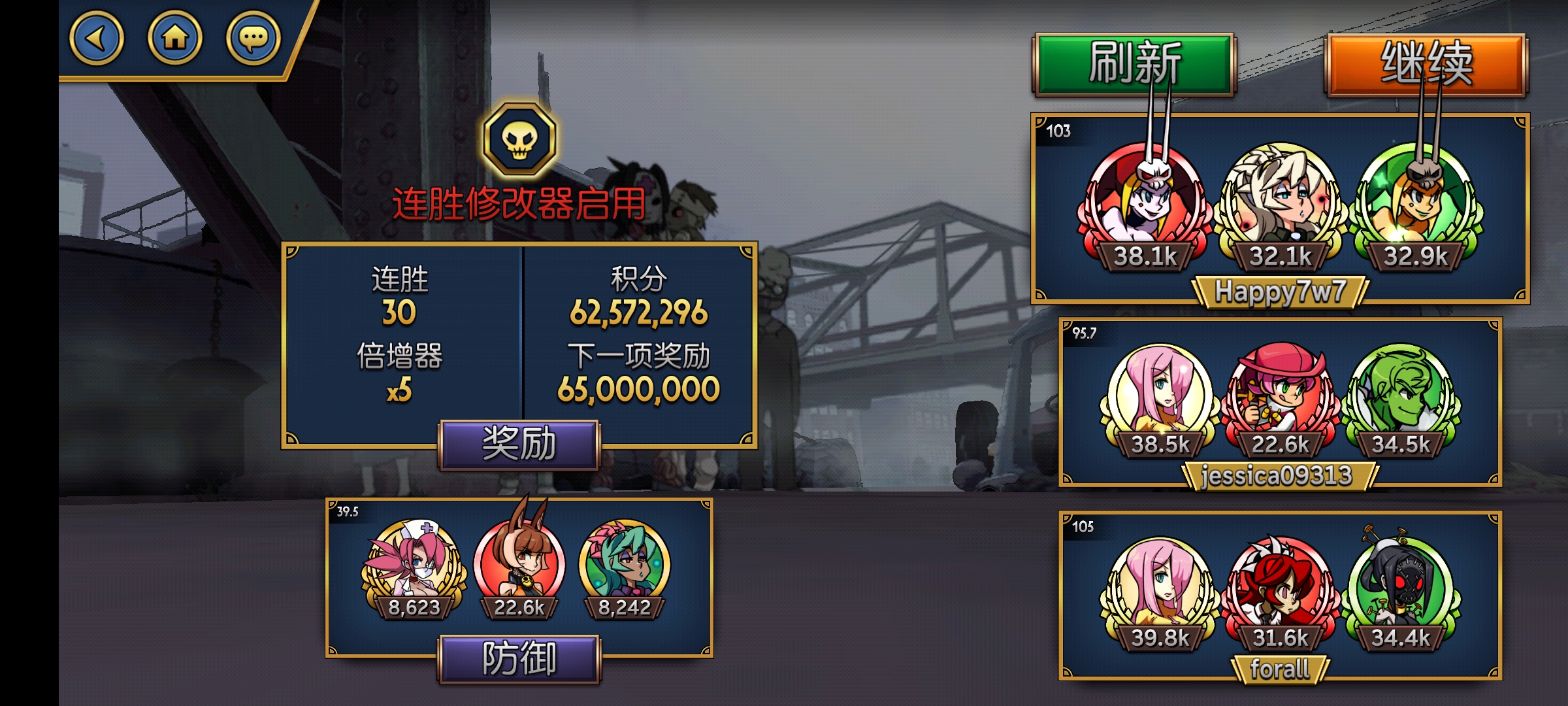
Task: Open the home screen
Action: (x=174, y=39)
